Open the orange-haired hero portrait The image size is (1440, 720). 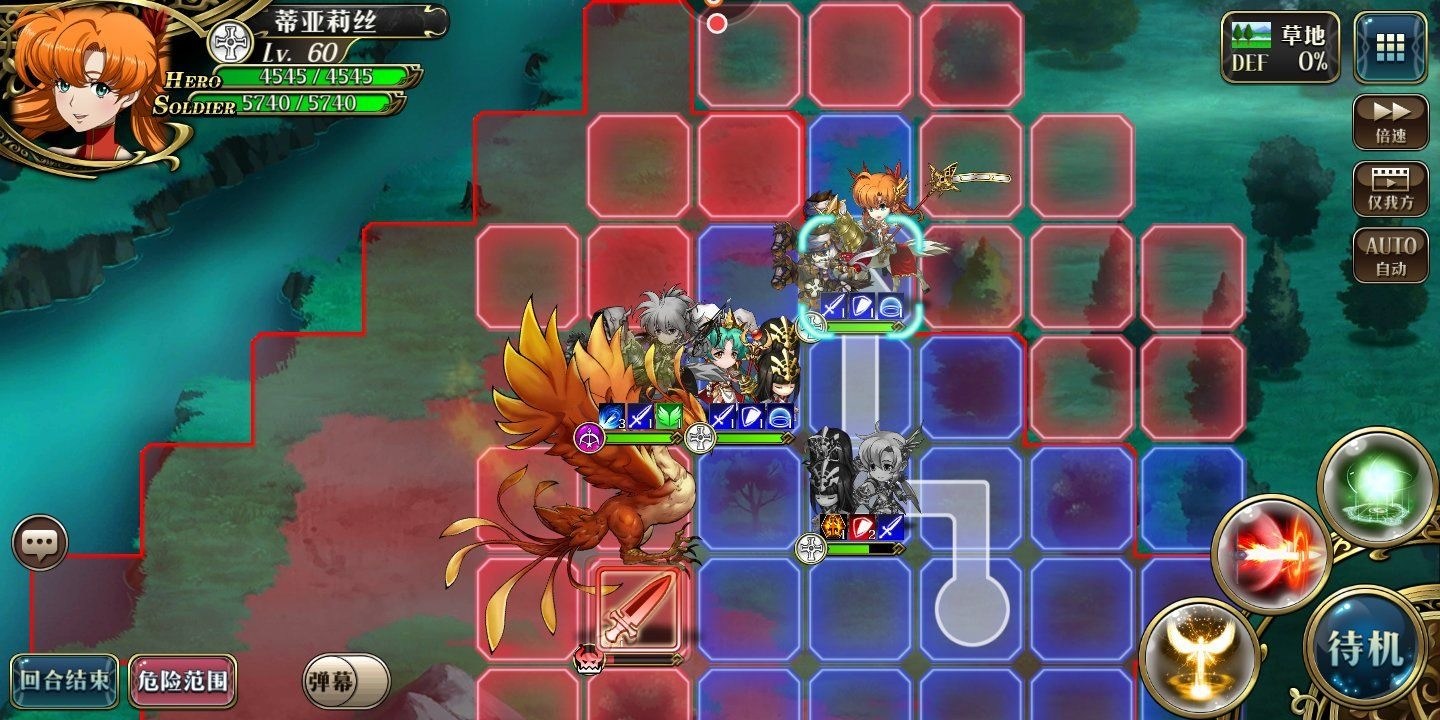[x=85, y=80]
